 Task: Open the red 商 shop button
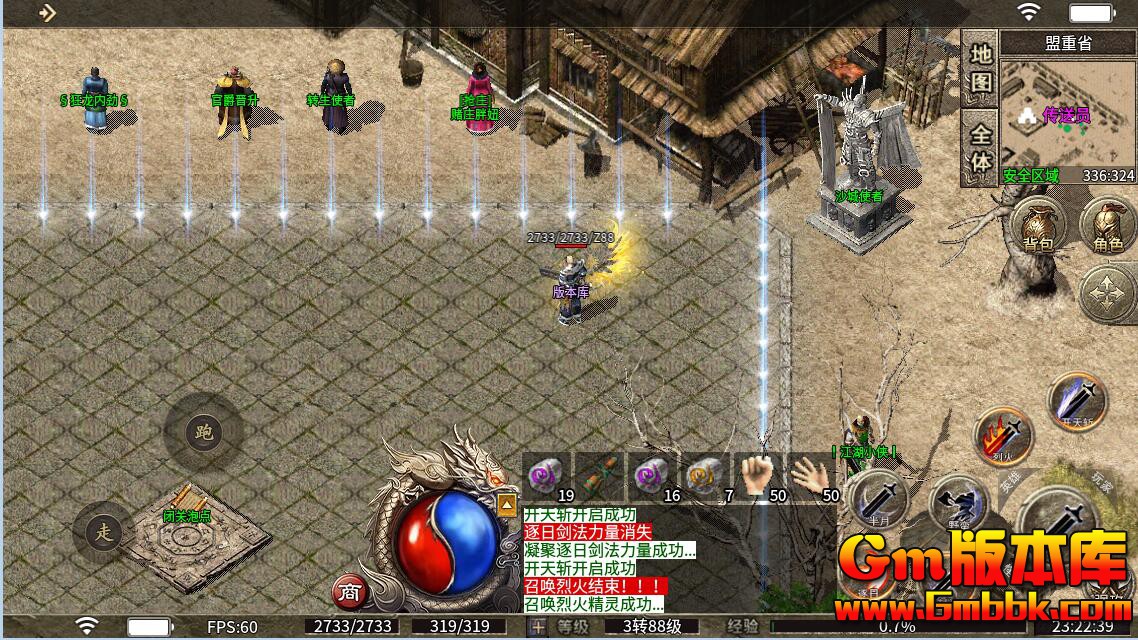348,591
